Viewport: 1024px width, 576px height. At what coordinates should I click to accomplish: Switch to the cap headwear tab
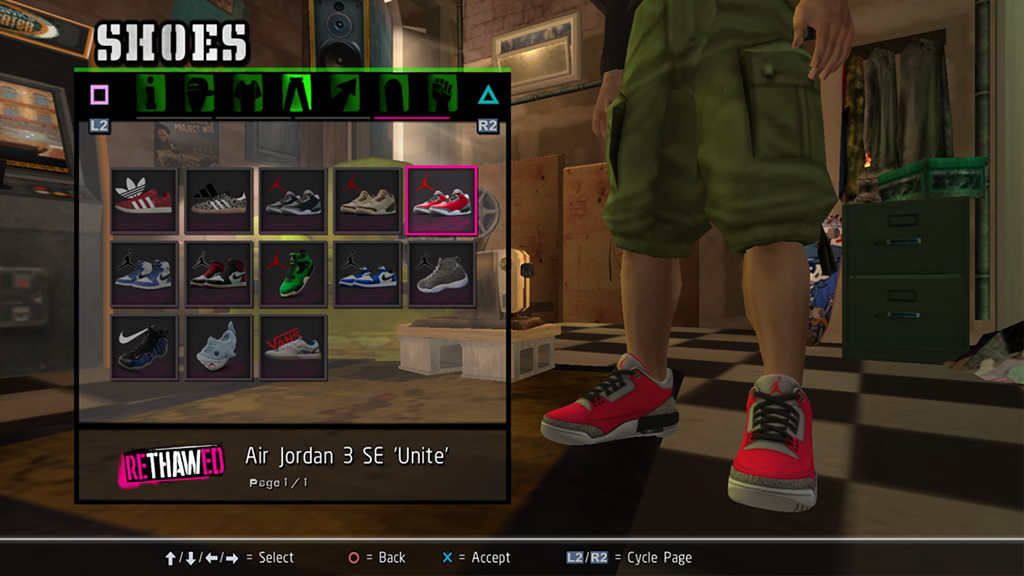click(199, 95)
